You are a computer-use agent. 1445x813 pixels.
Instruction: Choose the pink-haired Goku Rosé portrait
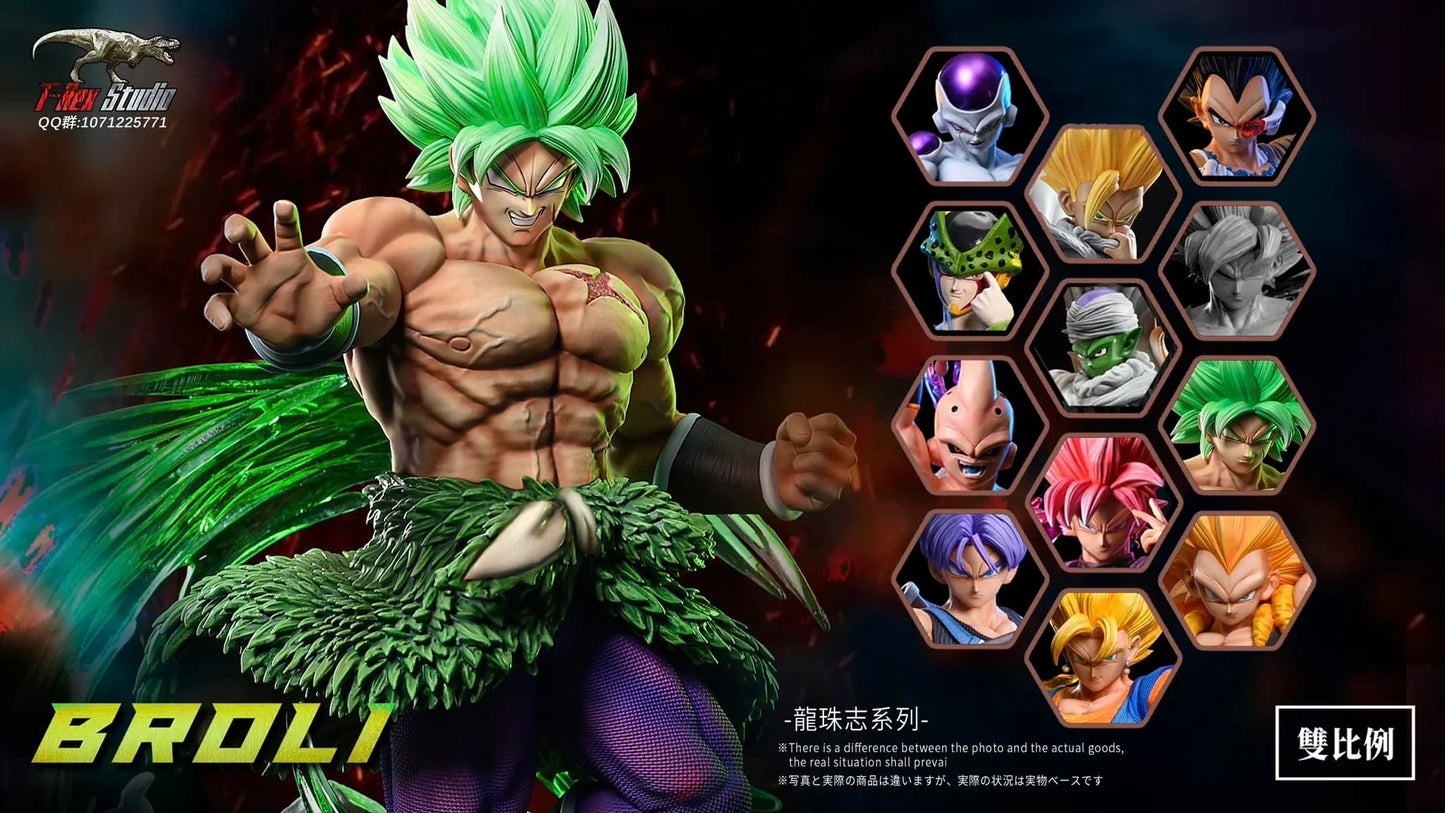(1103, 502)
